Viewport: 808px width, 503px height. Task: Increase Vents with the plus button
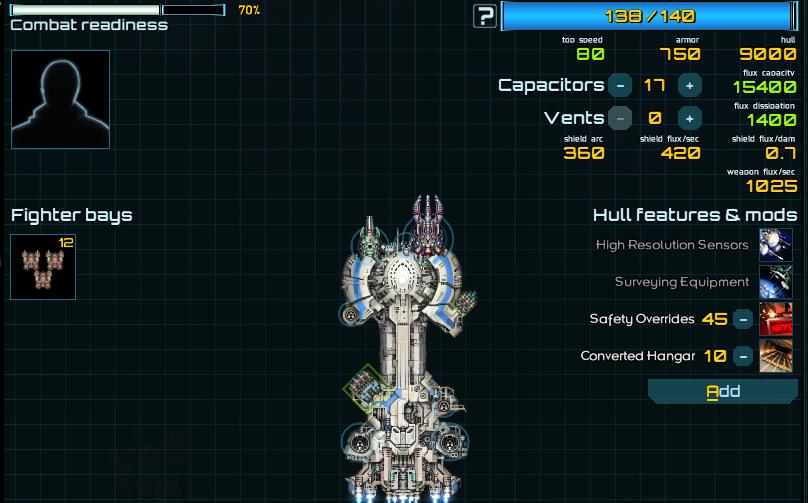click(x=689, y=118)
